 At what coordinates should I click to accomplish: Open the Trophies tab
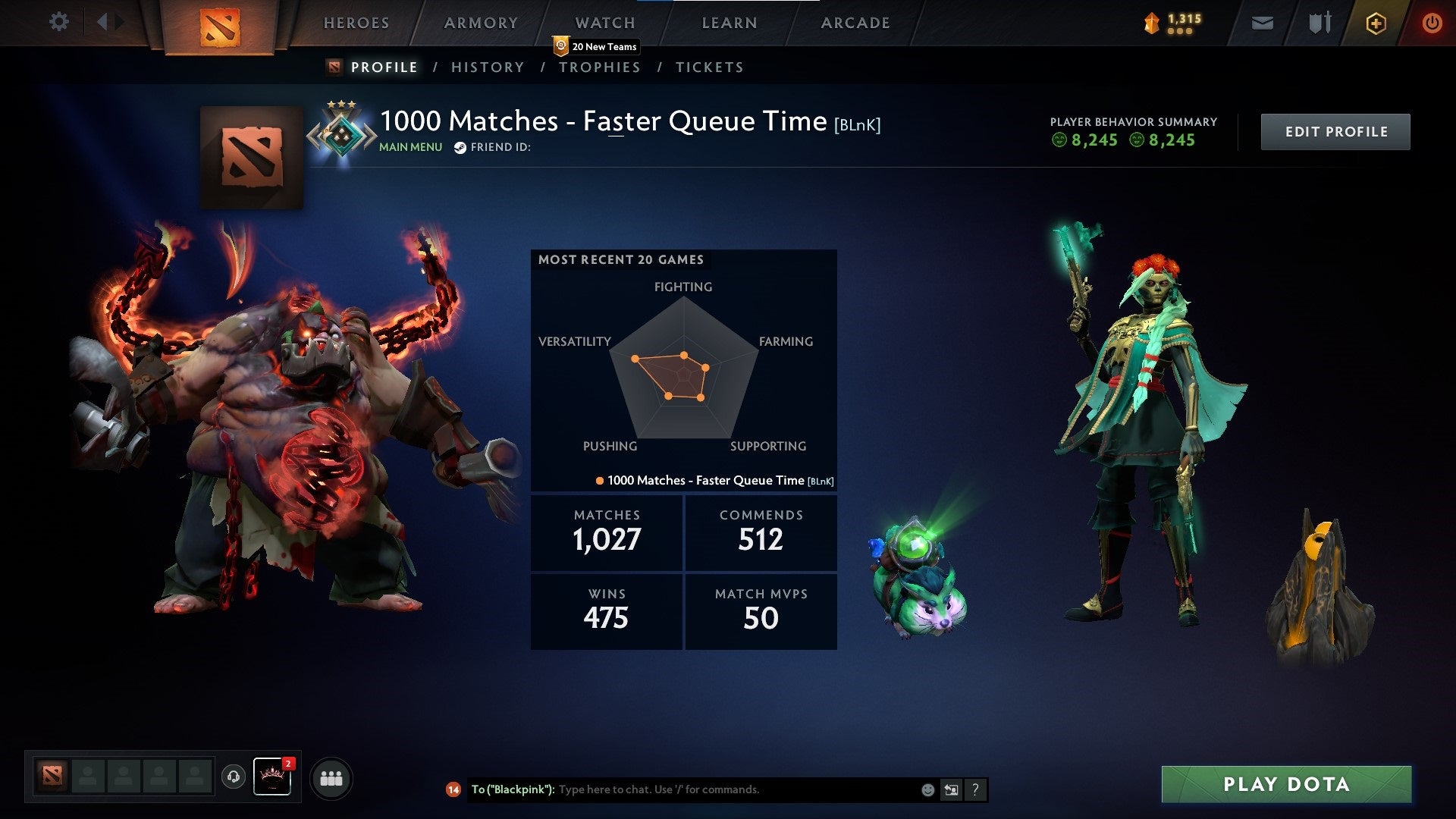click(x=600, y=67)
